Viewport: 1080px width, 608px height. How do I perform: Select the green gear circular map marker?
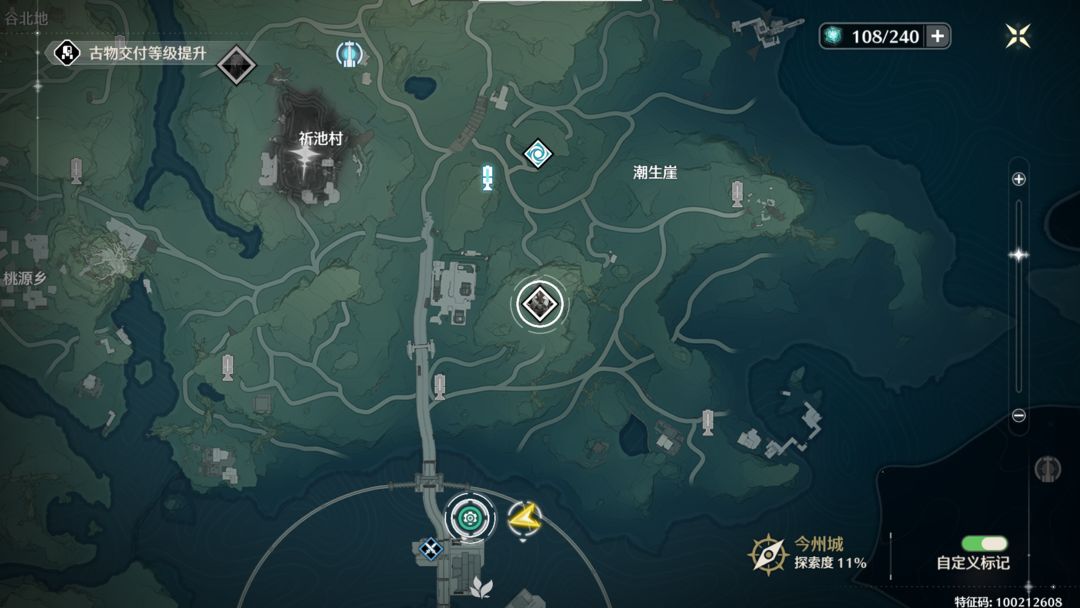coord(468,517)
